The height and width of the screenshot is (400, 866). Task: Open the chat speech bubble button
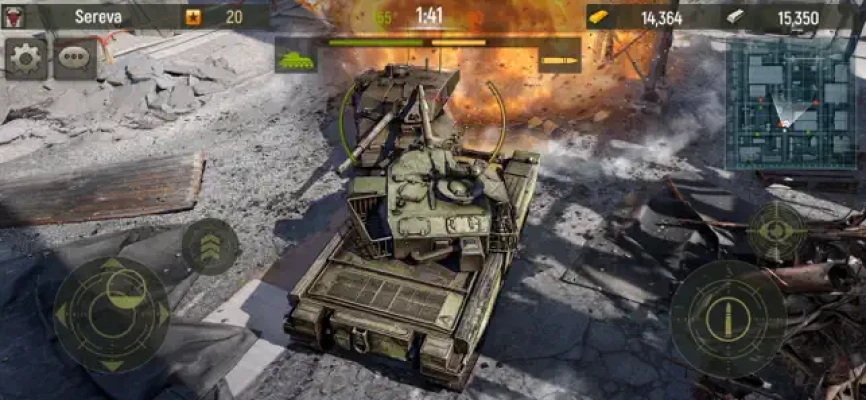point(75,59)
